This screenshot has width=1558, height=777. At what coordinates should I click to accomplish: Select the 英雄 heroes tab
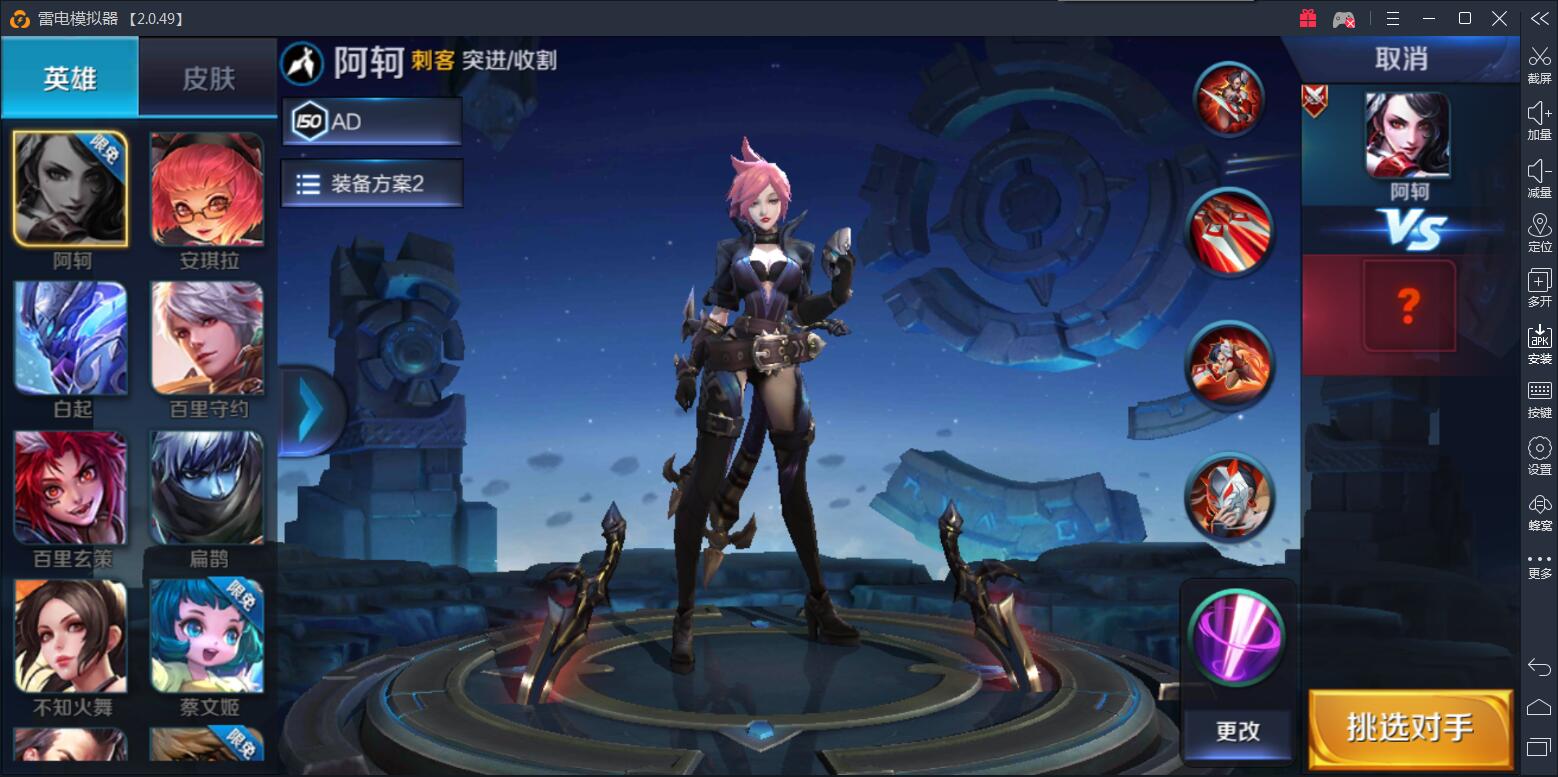(x=70, y=78)
